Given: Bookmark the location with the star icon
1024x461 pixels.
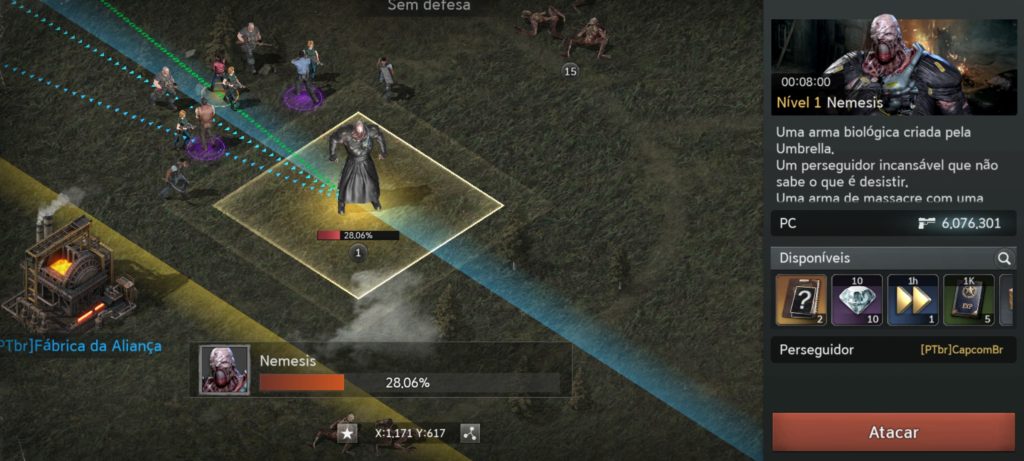Looking at the screenshot, I should coord(347,433).
